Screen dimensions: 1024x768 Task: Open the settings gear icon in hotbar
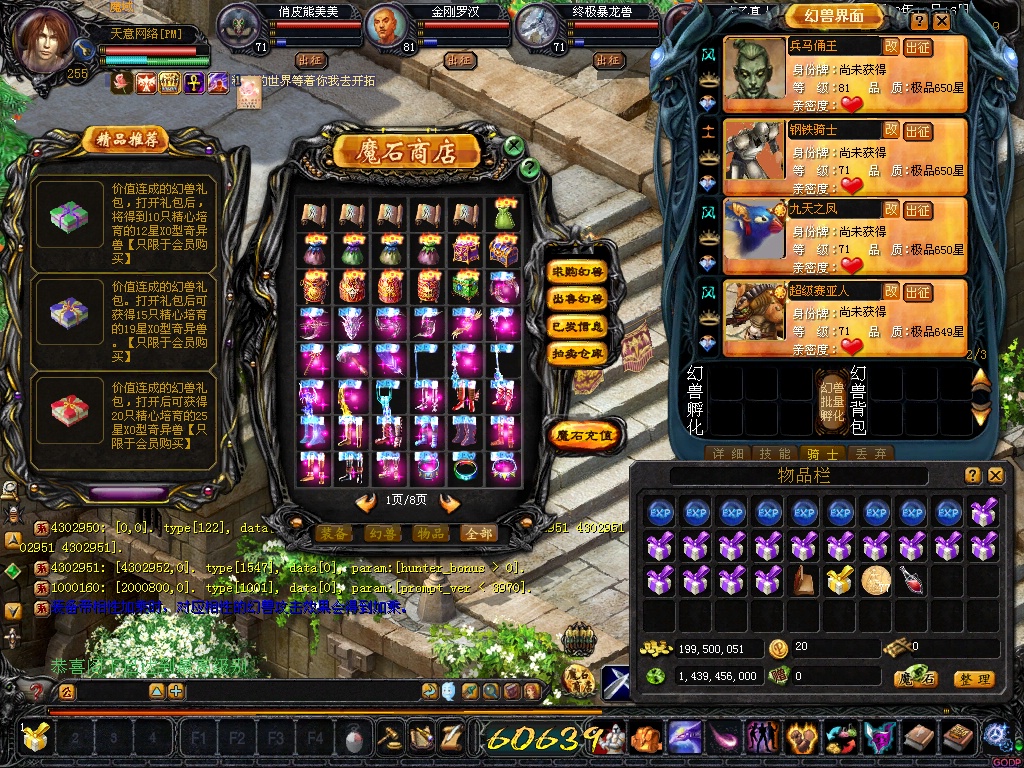tap(995, 737)
